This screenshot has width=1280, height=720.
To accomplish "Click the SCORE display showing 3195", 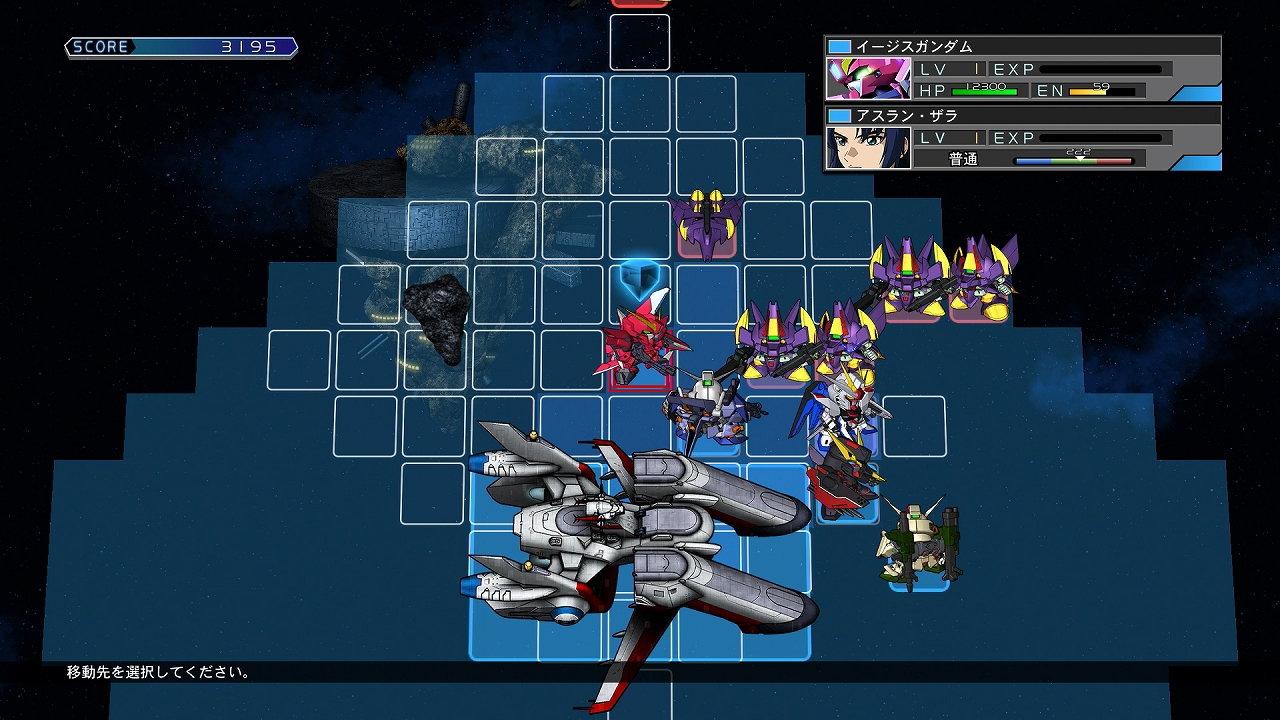I will tap(180, 45).
